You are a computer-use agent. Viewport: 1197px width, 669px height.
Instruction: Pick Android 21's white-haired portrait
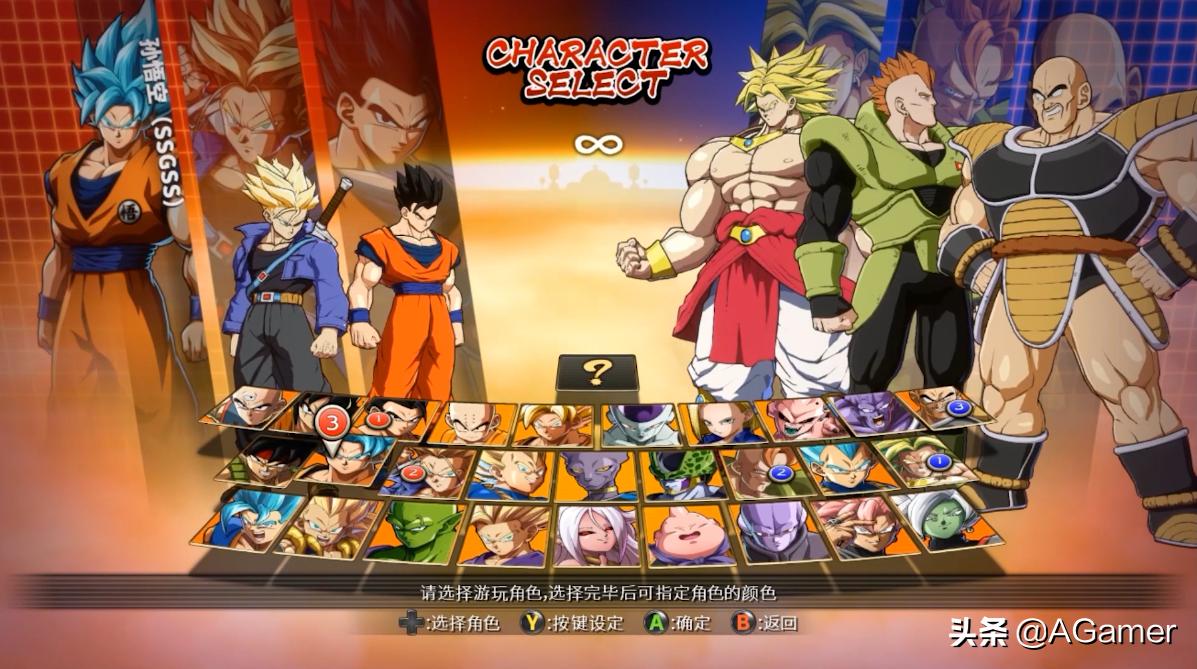click(597, 535)
